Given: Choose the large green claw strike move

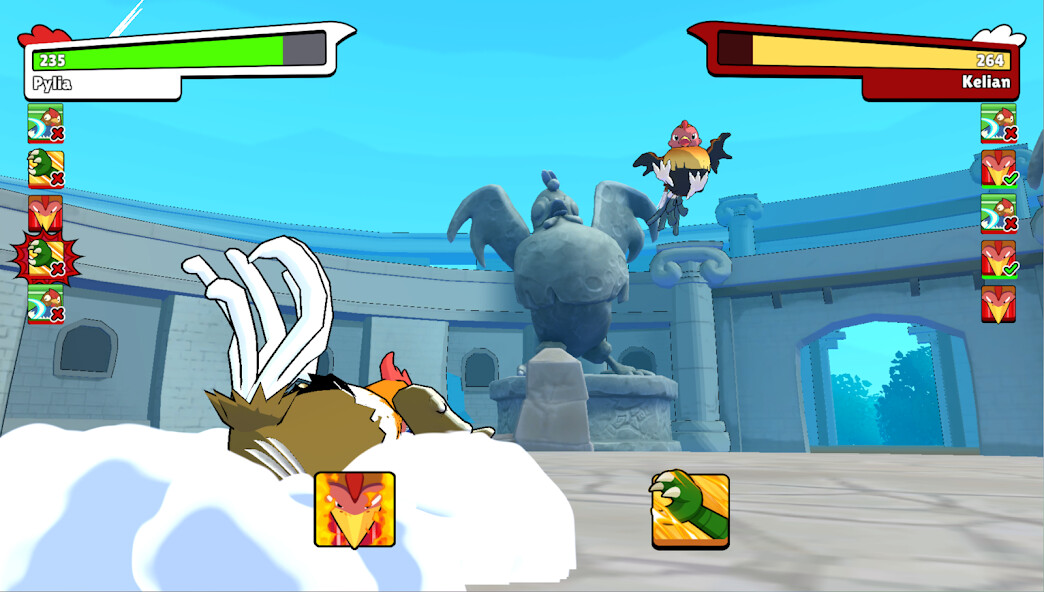Looking at the screenshot, I should point(690,510).
